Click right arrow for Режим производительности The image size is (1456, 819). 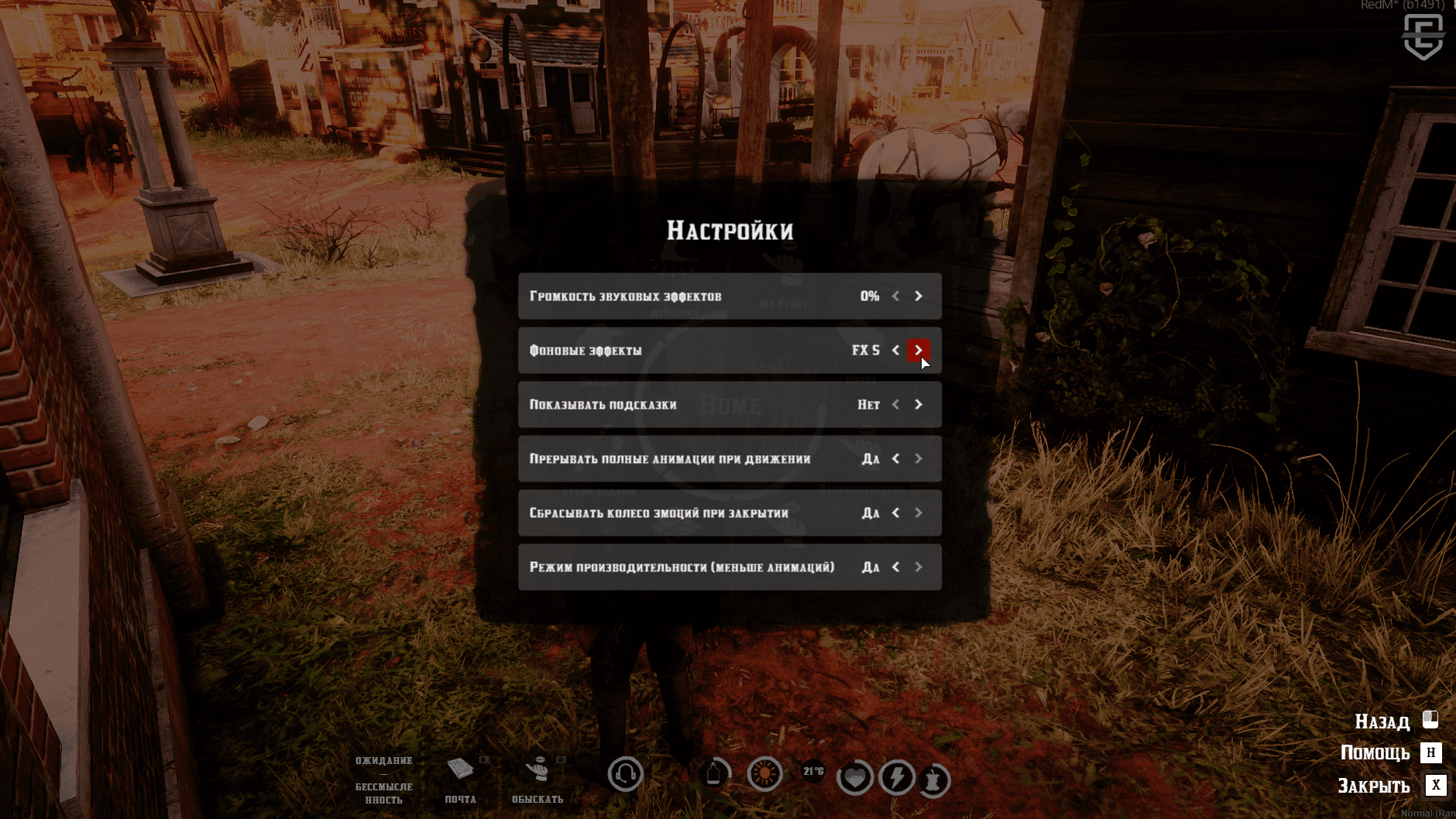coord(919,567)
